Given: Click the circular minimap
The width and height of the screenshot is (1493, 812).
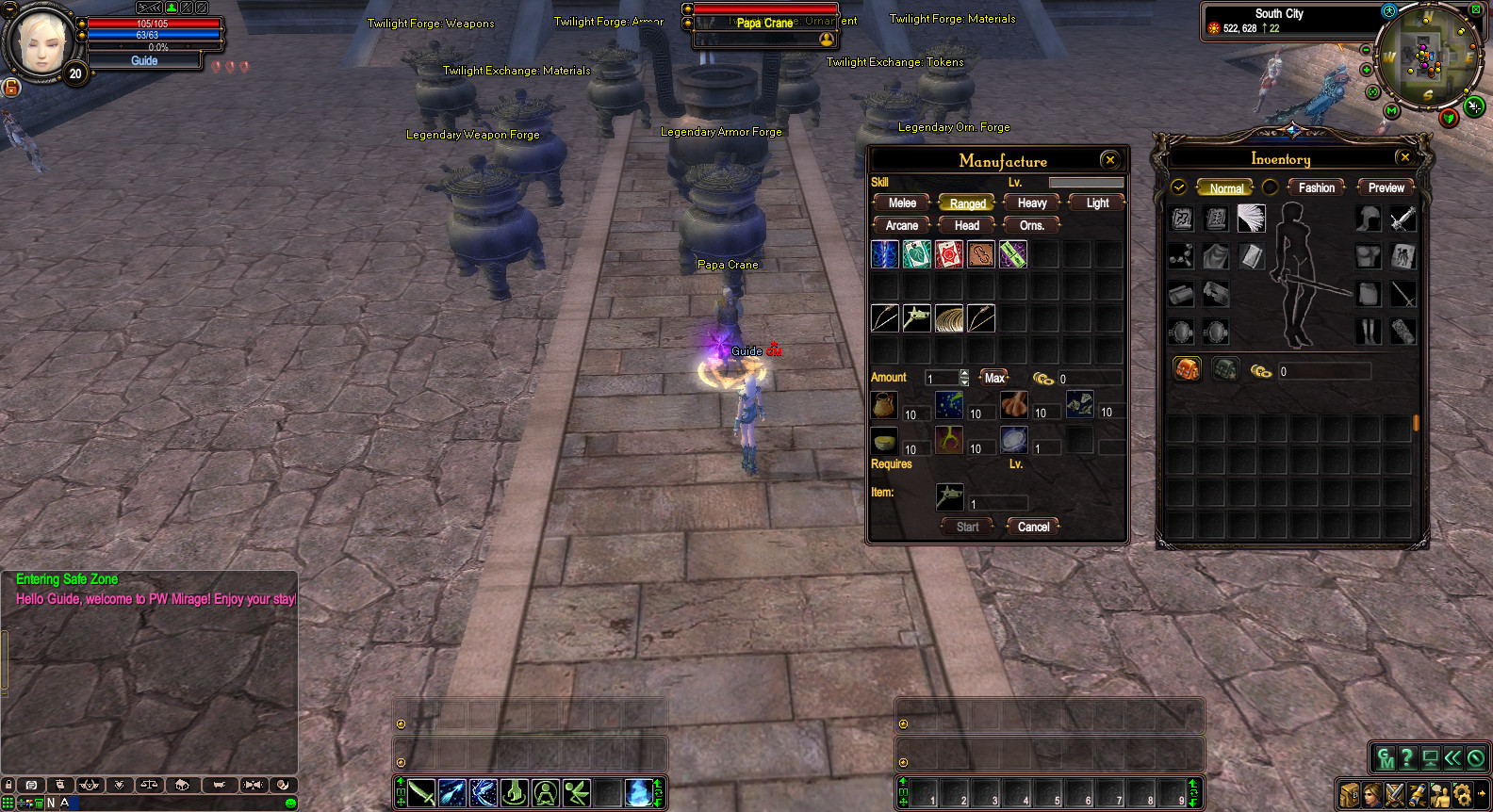Looking at the screenshot, I should 1424,55.
